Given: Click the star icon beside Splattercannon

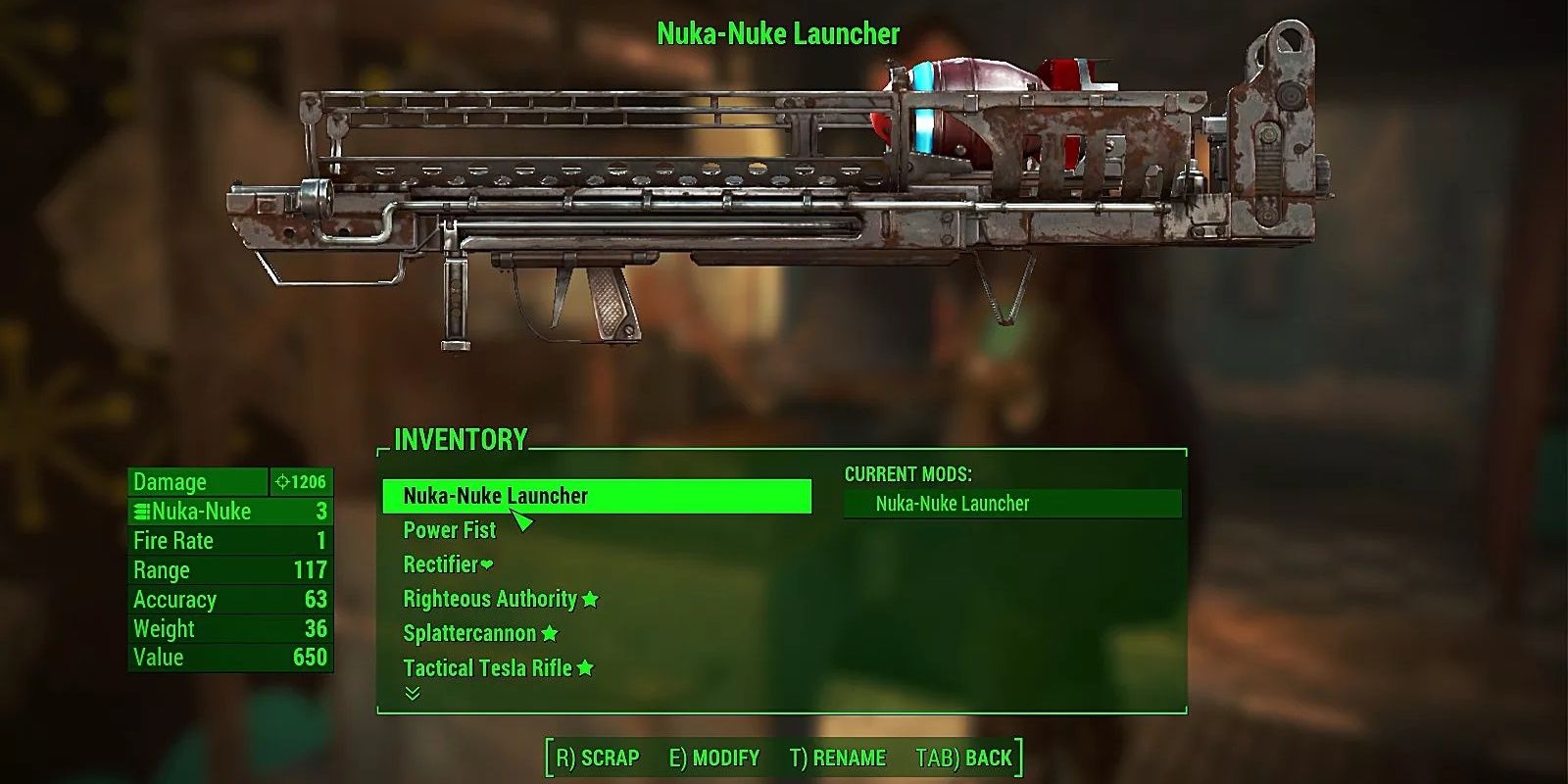Looking at the screenshot, I should pyautogui.click(x=549, y=633).
